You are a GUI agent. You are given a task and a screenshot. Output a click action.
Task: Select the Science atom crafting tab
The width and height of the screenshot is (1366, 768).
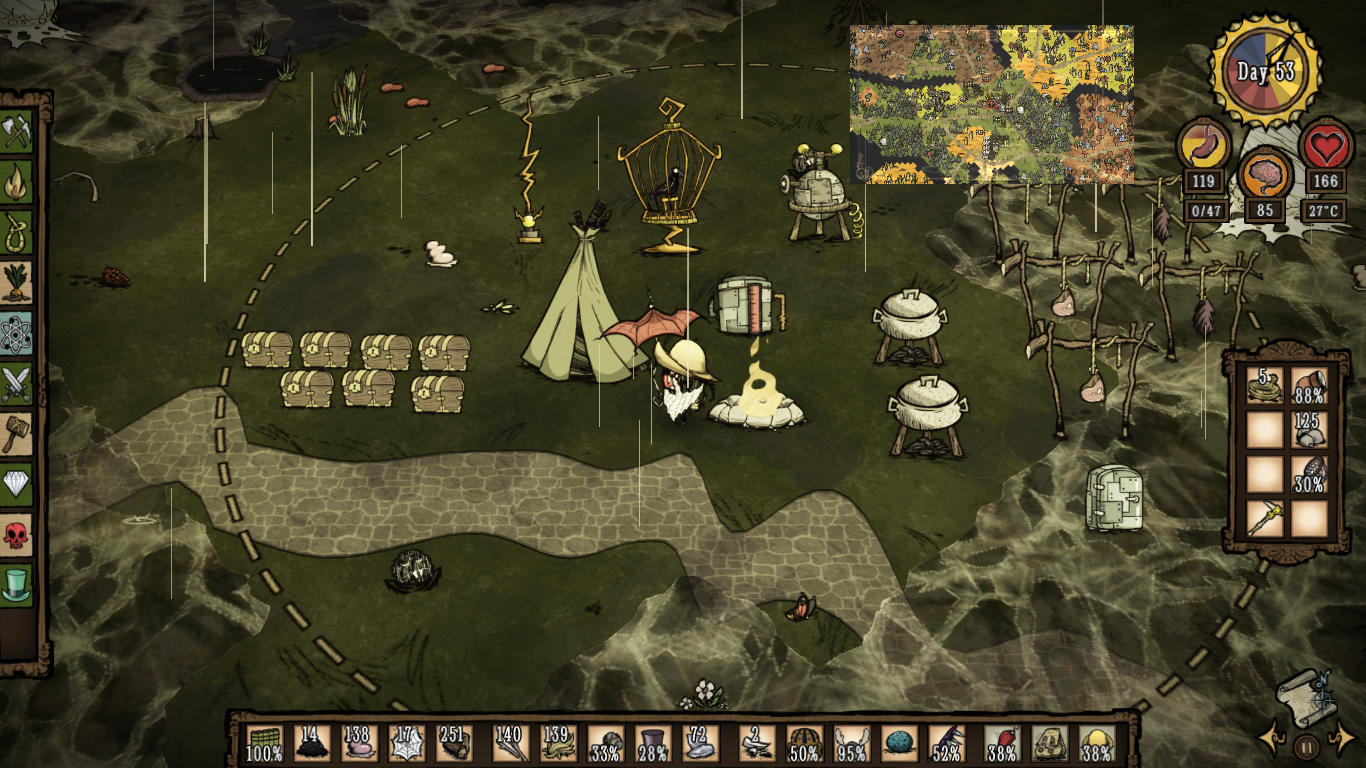(x=17, y=333)
